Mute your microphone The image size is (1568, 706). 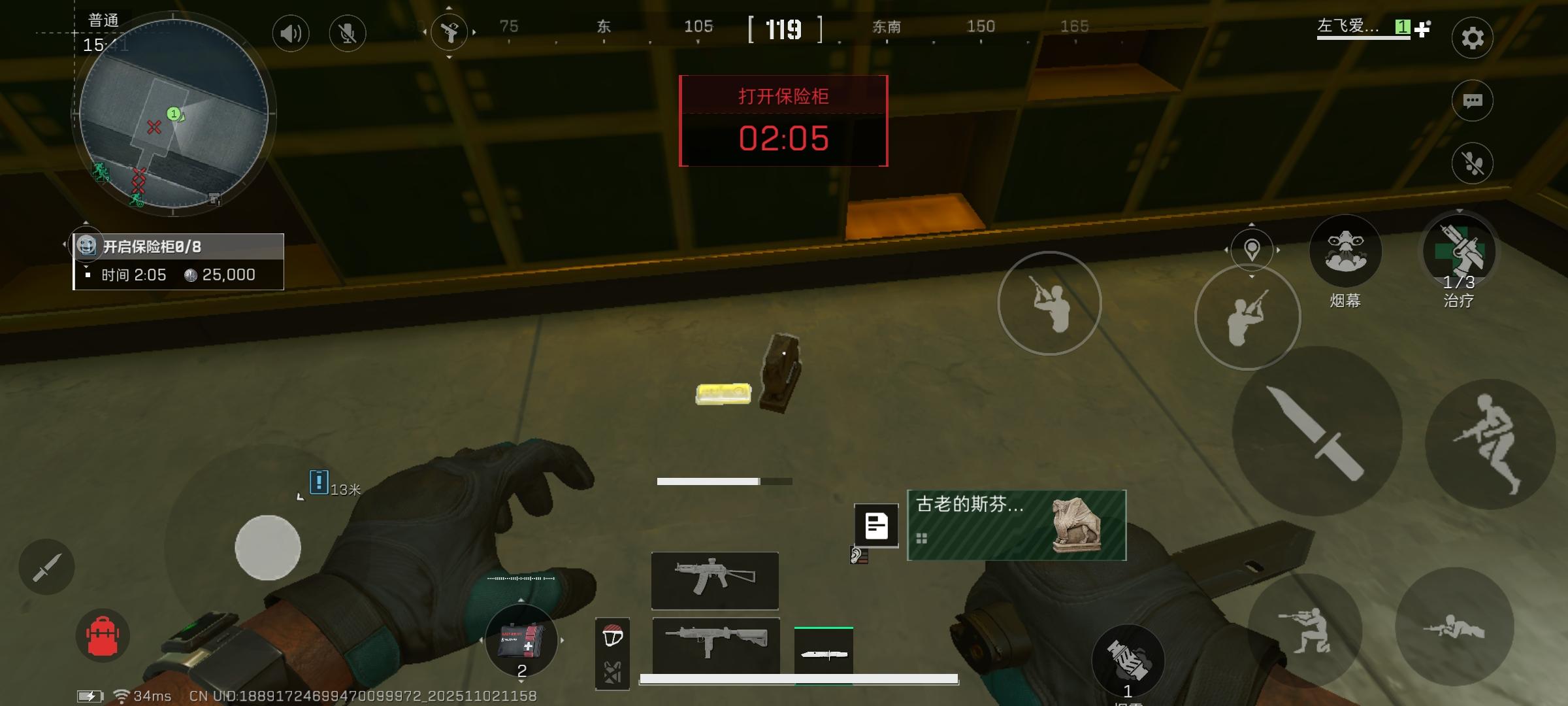pyautogui.click(x=348, y=33)
